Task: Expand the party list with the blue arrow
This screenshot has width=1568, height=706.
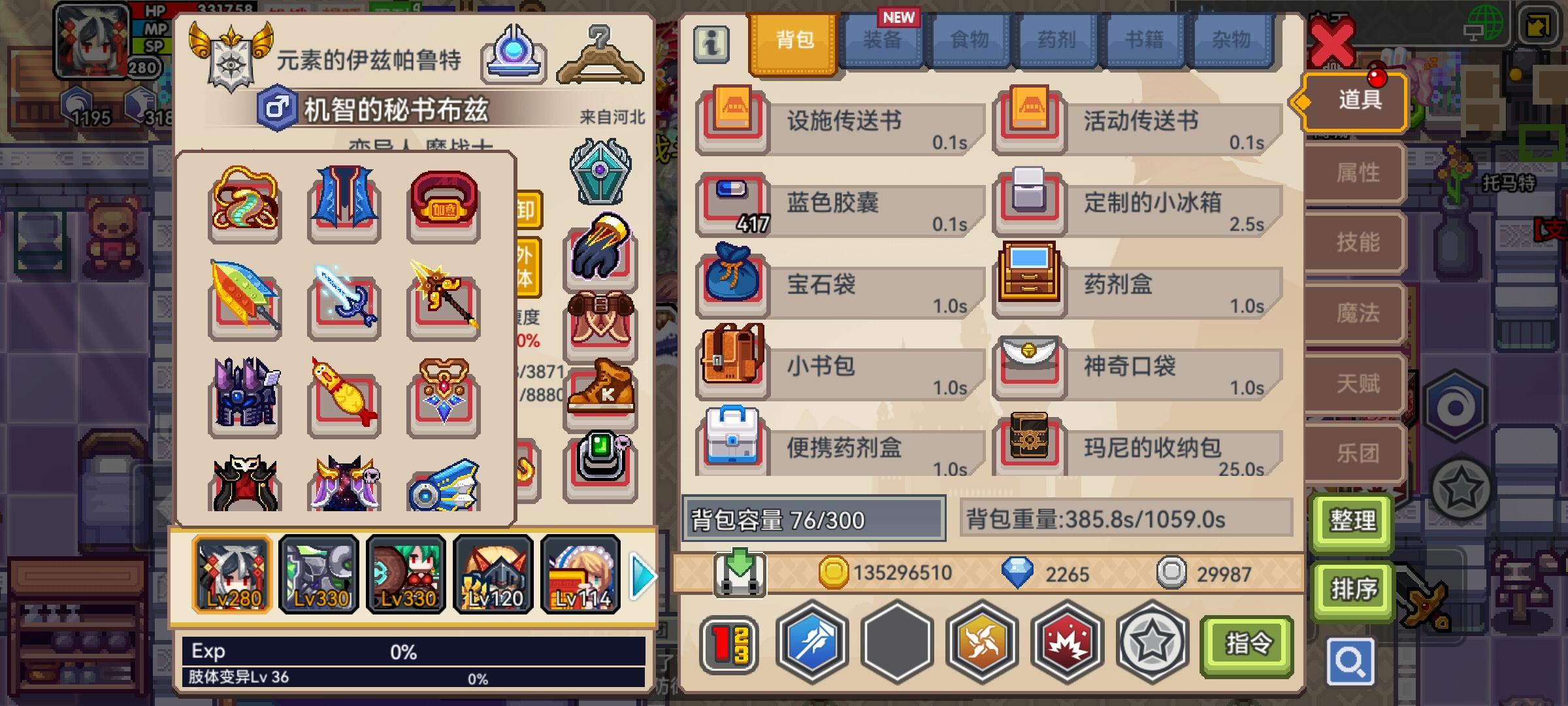Action: (642, 575)
